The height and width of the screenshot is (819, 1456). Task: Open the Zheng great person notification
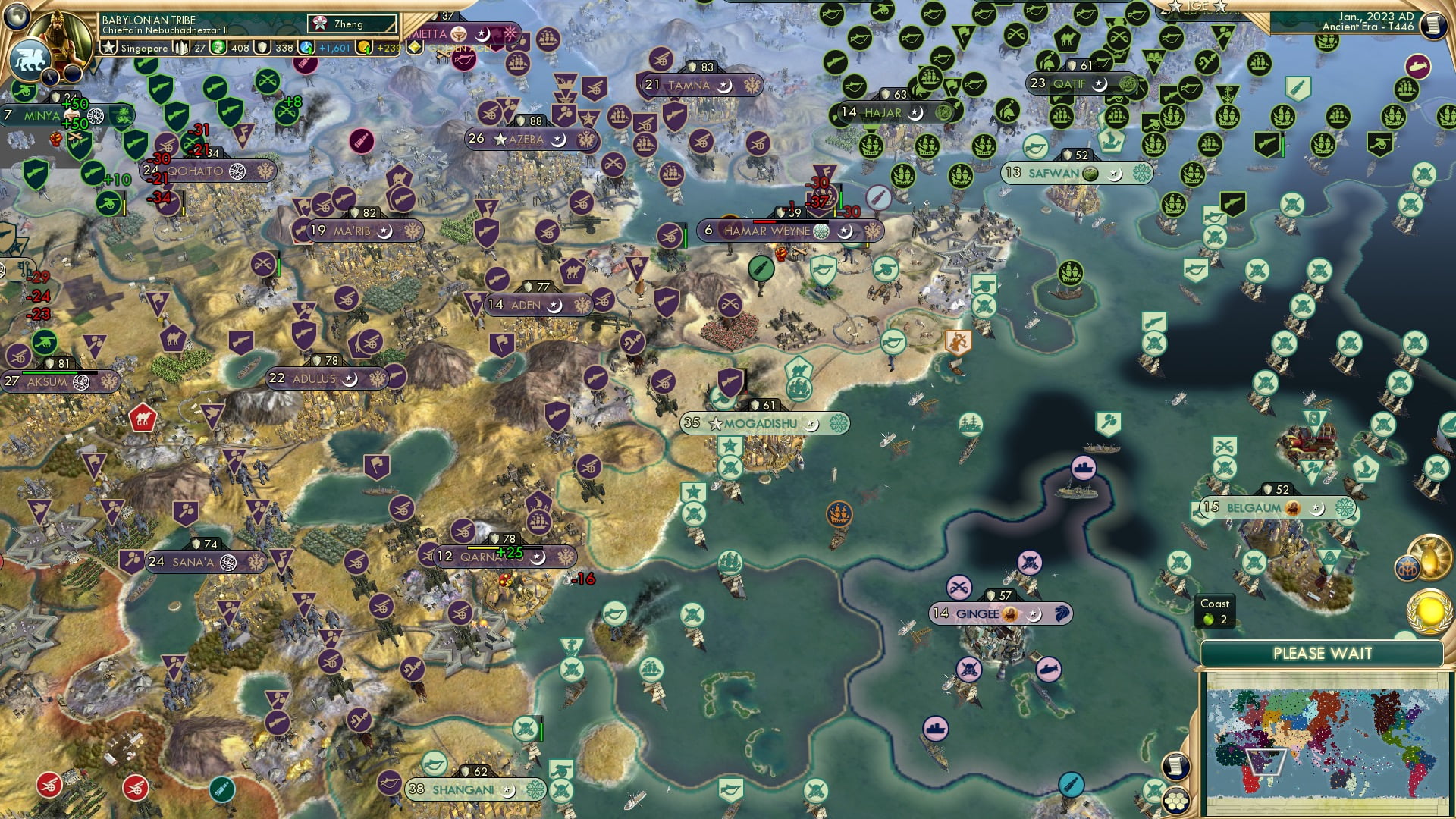pos(350,24)
